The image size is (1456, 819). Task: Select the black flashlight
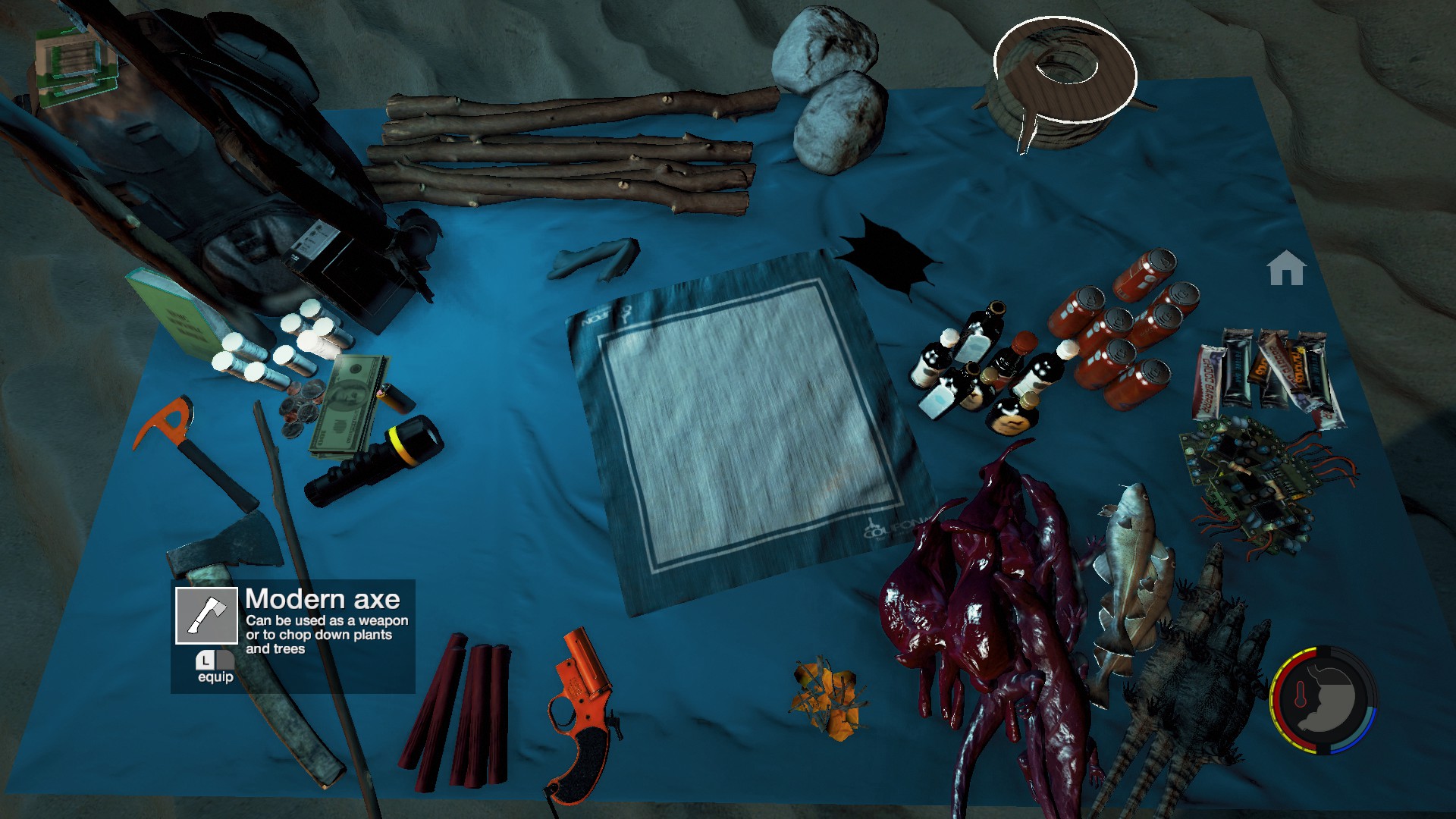point(375,460)
